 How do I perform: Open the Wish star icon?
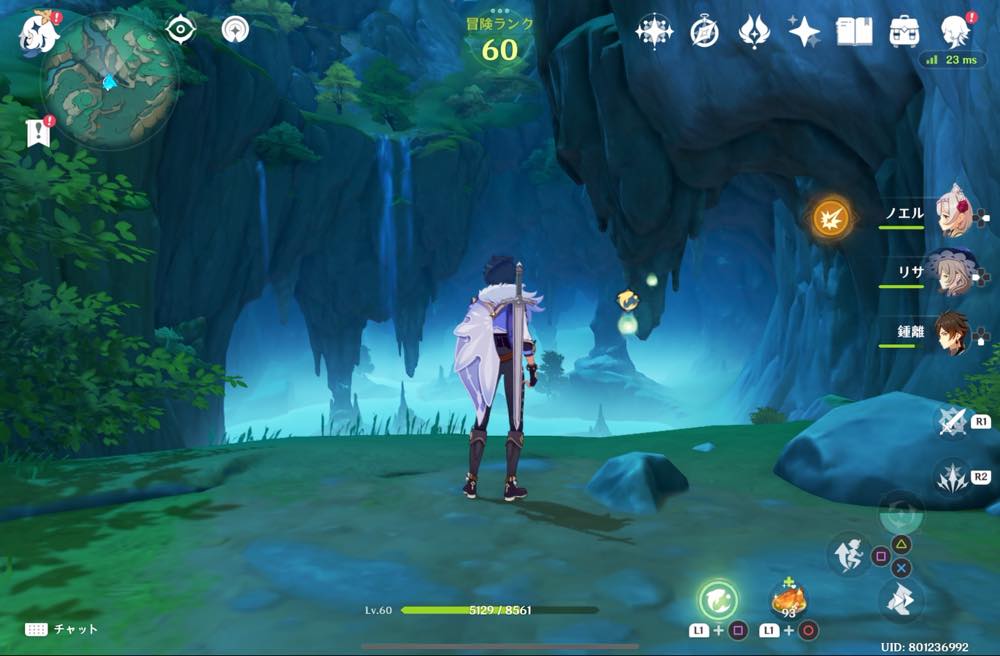tap(655, 32)
